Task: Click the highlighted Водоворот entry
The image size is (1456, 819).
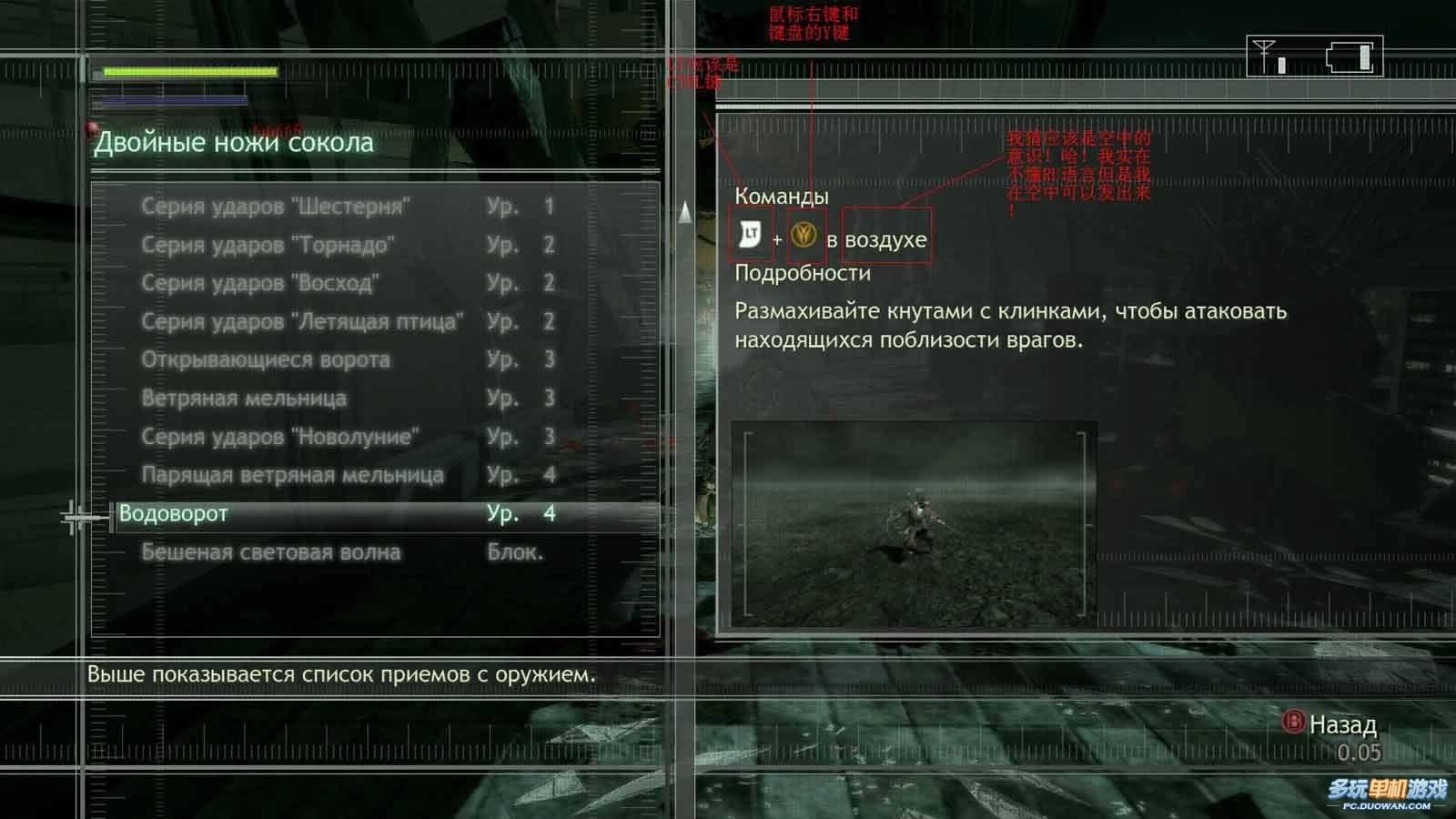Action: (x=173, y=513)
